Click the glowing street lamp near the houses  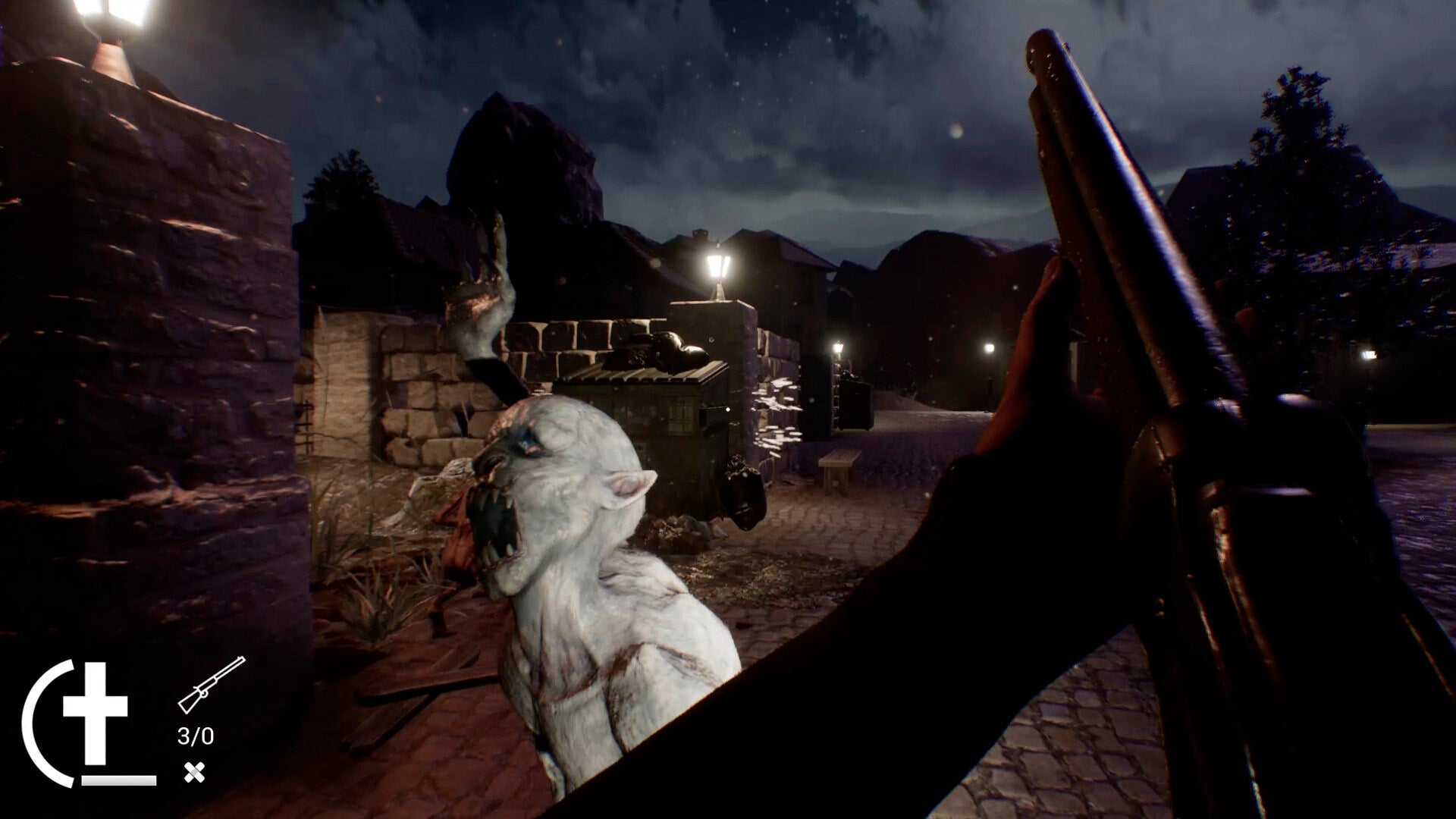pos(715,265)
